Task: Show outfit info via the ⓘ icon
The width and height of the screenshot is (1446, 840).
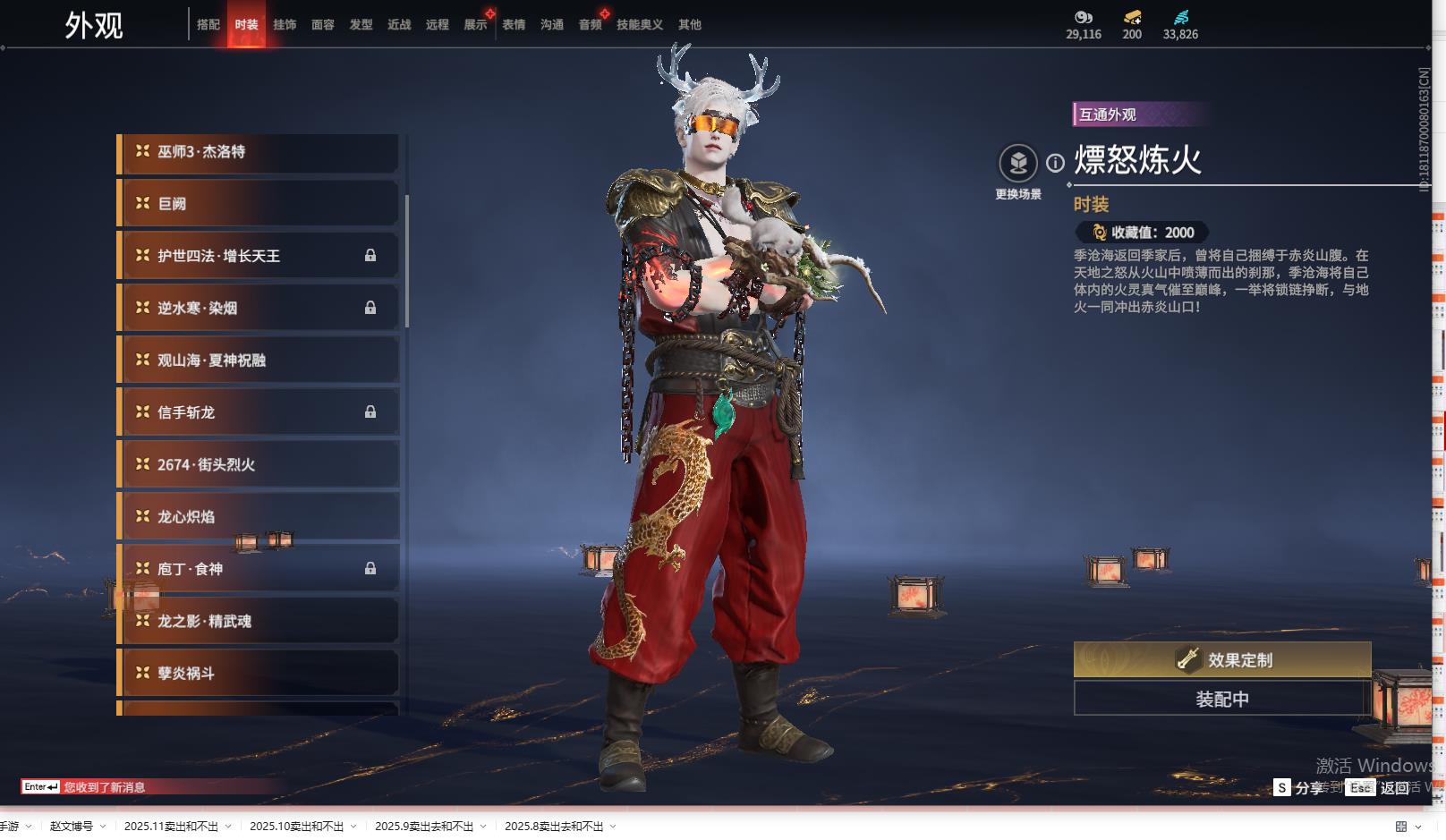Action: (x=1056, y=163)
